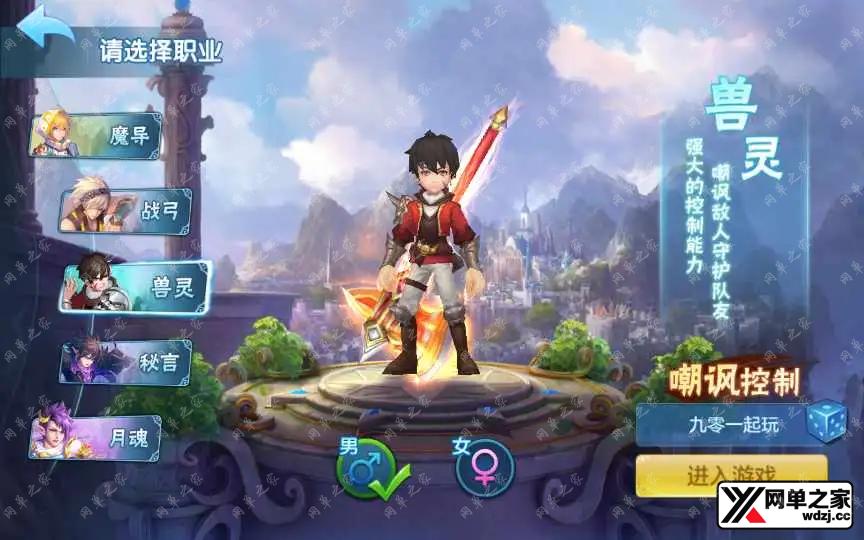Choose the 战弓 class

click(x=125, y=210)
